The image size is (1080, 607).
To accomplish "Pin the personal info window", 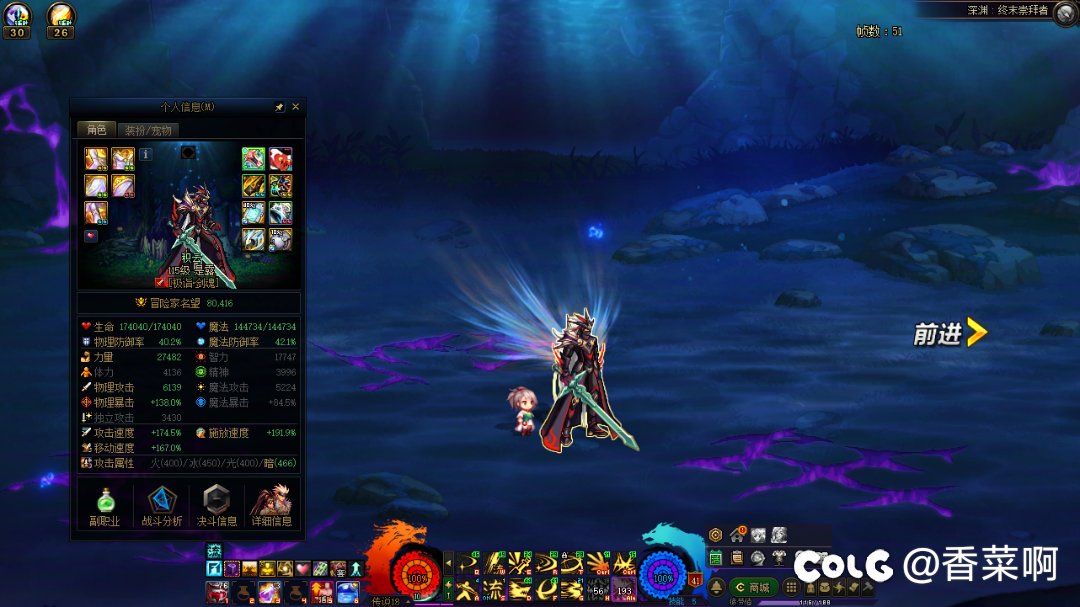I will point(280,106).
